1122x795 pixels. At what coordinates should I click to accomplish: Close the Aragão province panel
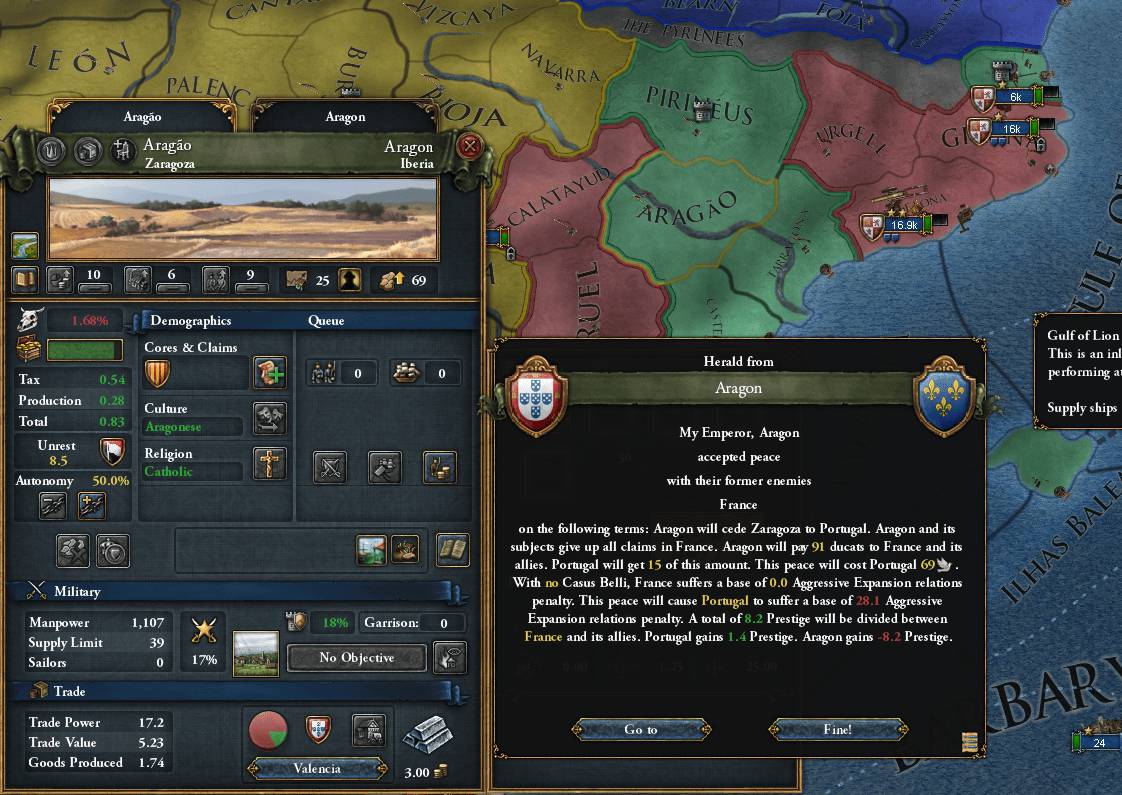[x=469, y=147]
